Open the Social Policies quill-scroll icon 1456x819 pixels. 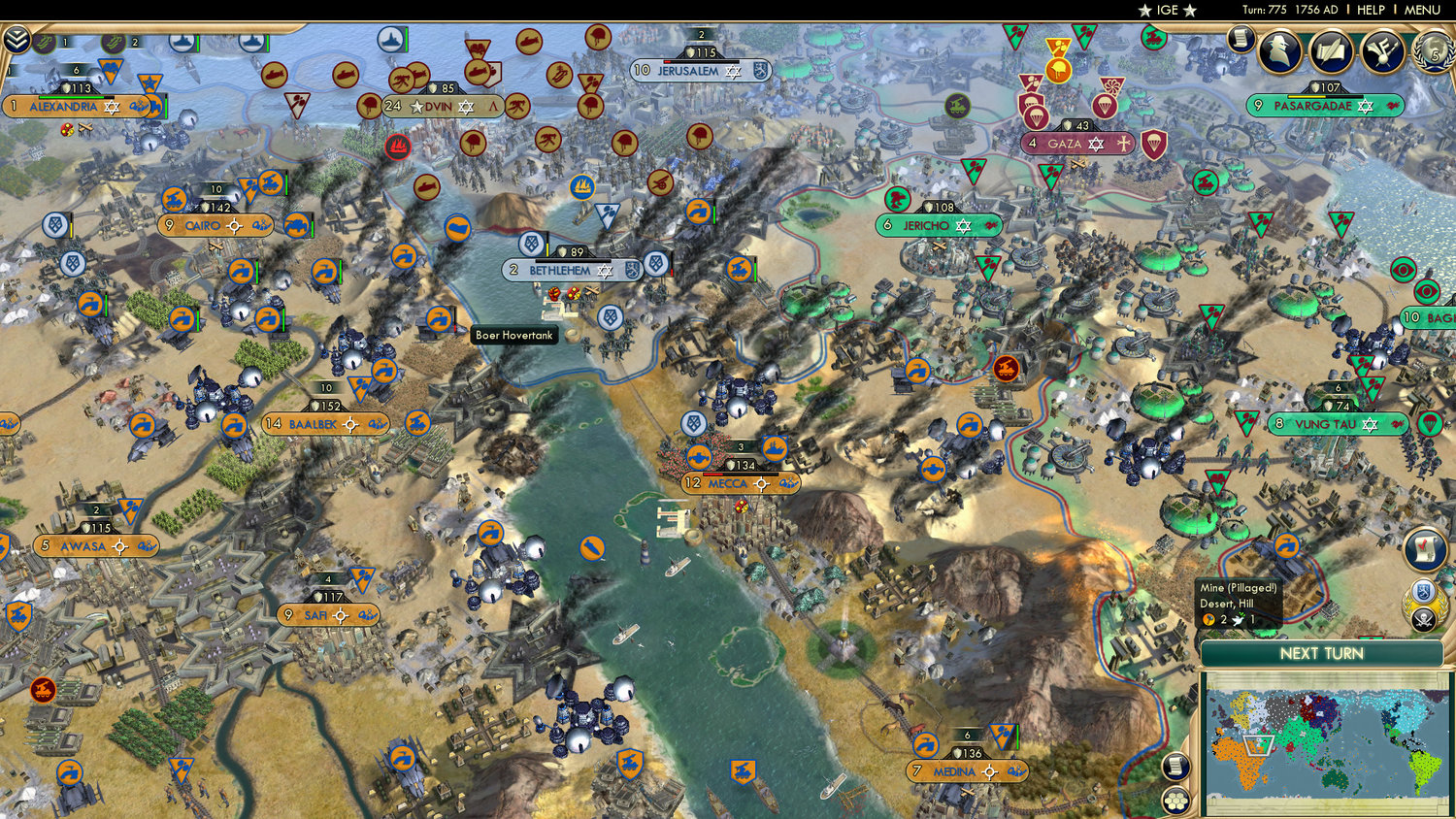[x=1331, y=49]
